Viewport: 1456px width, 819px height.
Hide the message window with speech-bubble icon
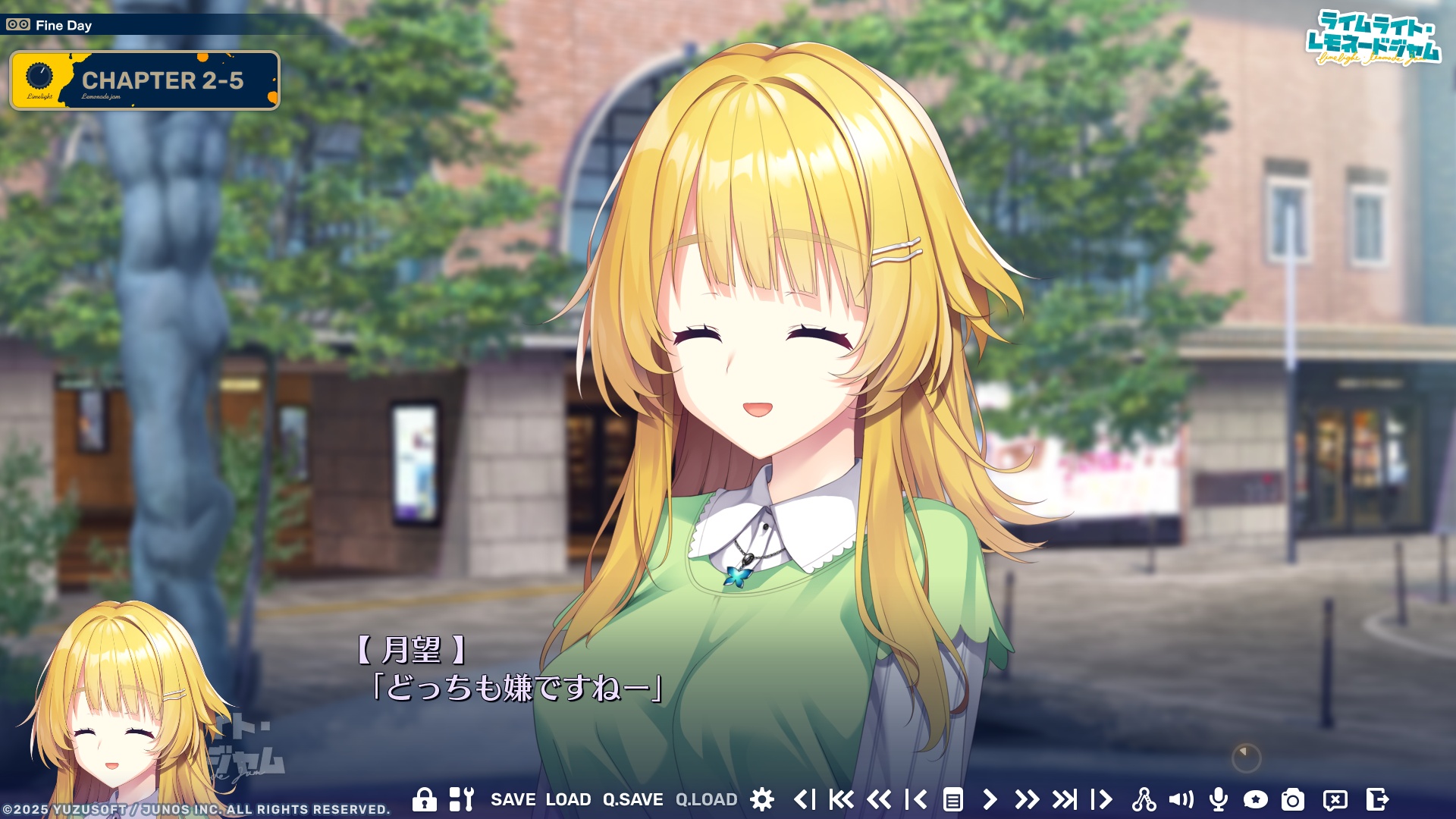1336,799
